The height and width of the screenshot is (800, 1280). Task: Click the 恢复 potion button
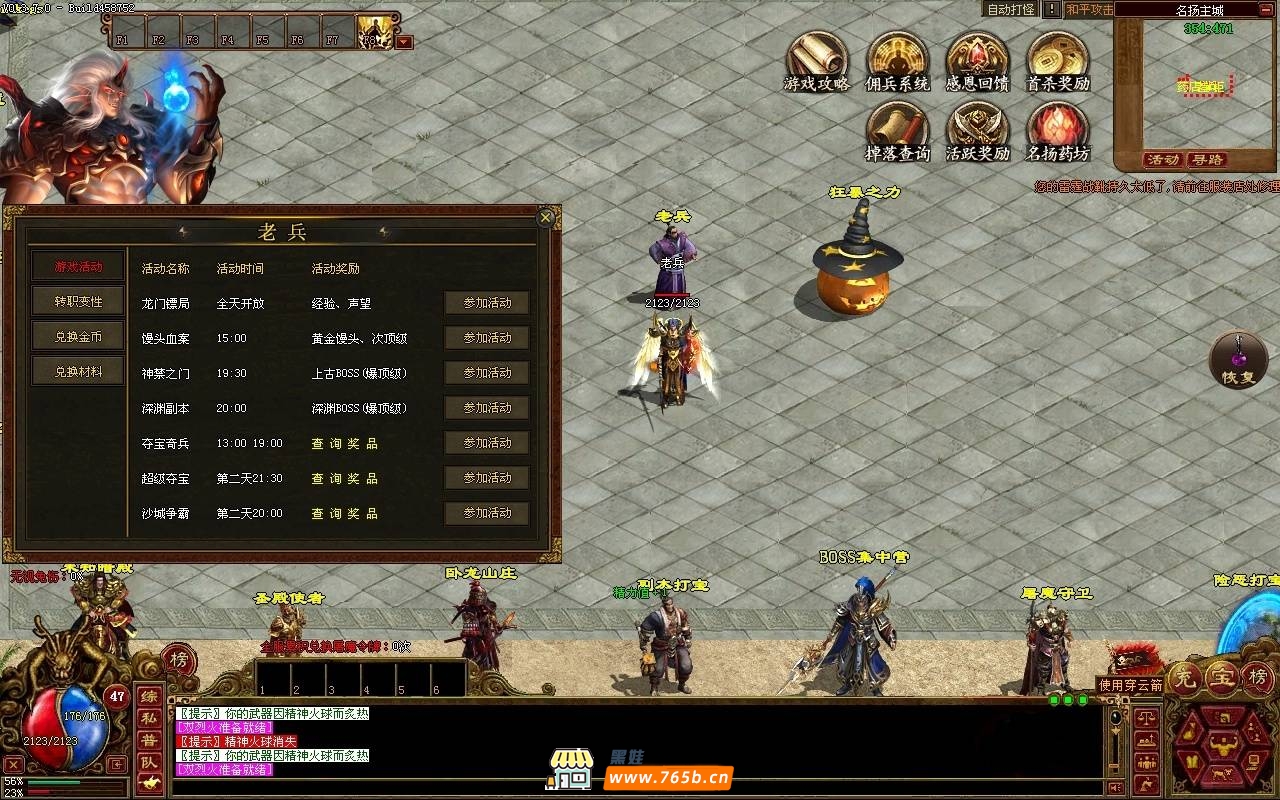1238,360
